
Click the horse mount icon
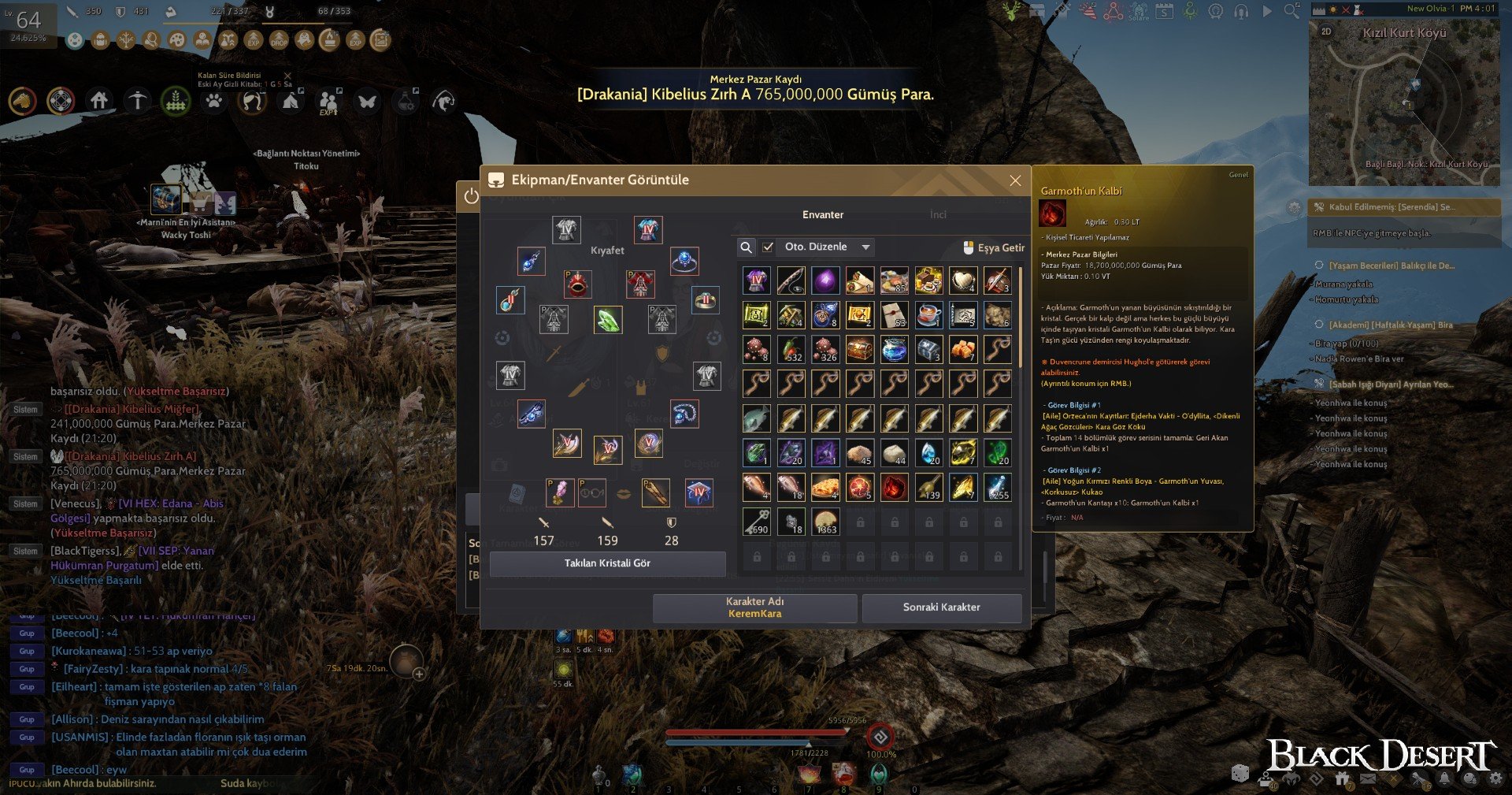click(x=22, y=101)
